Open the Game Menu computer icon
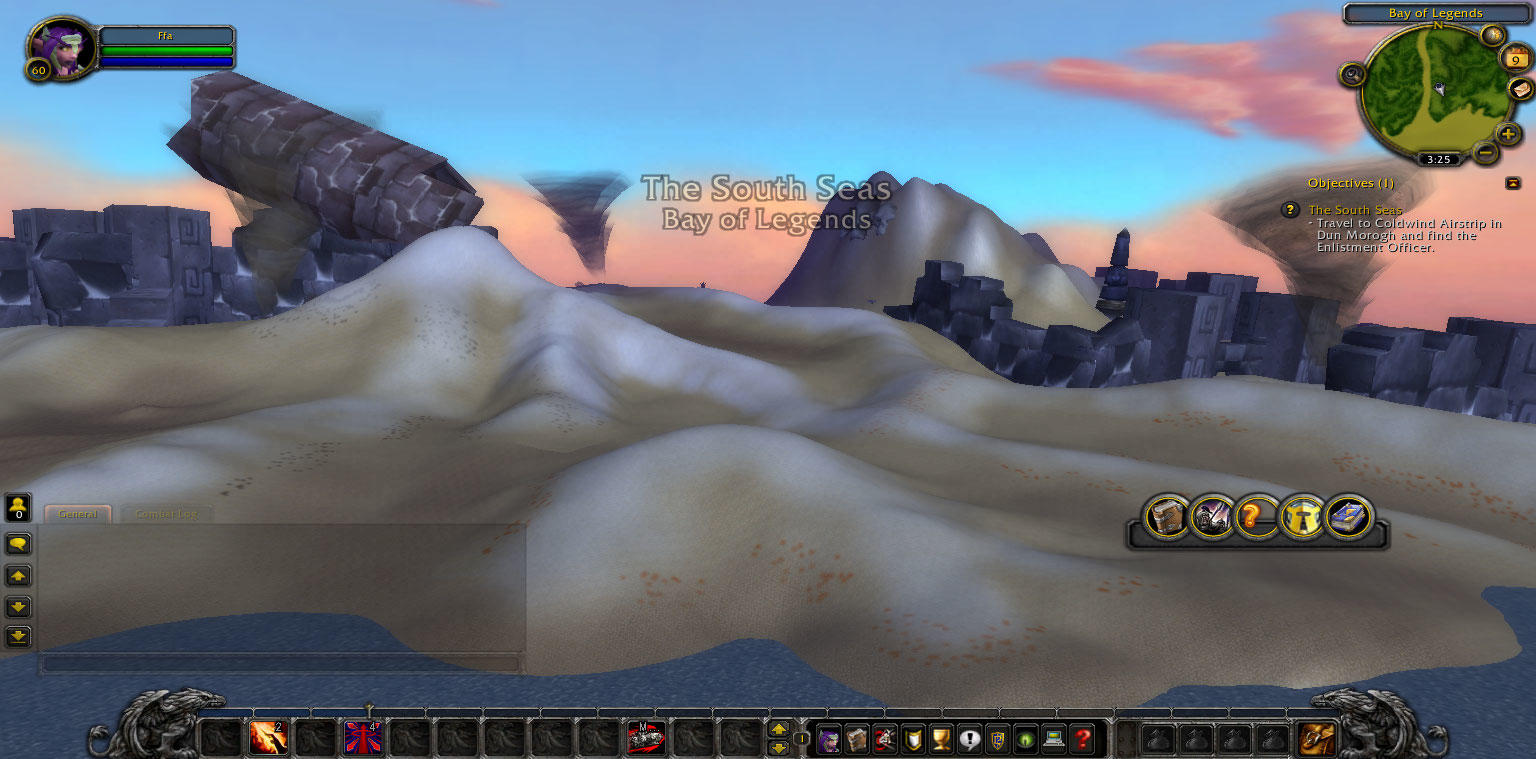1536x759 pixels. (x=1052, y=738)
